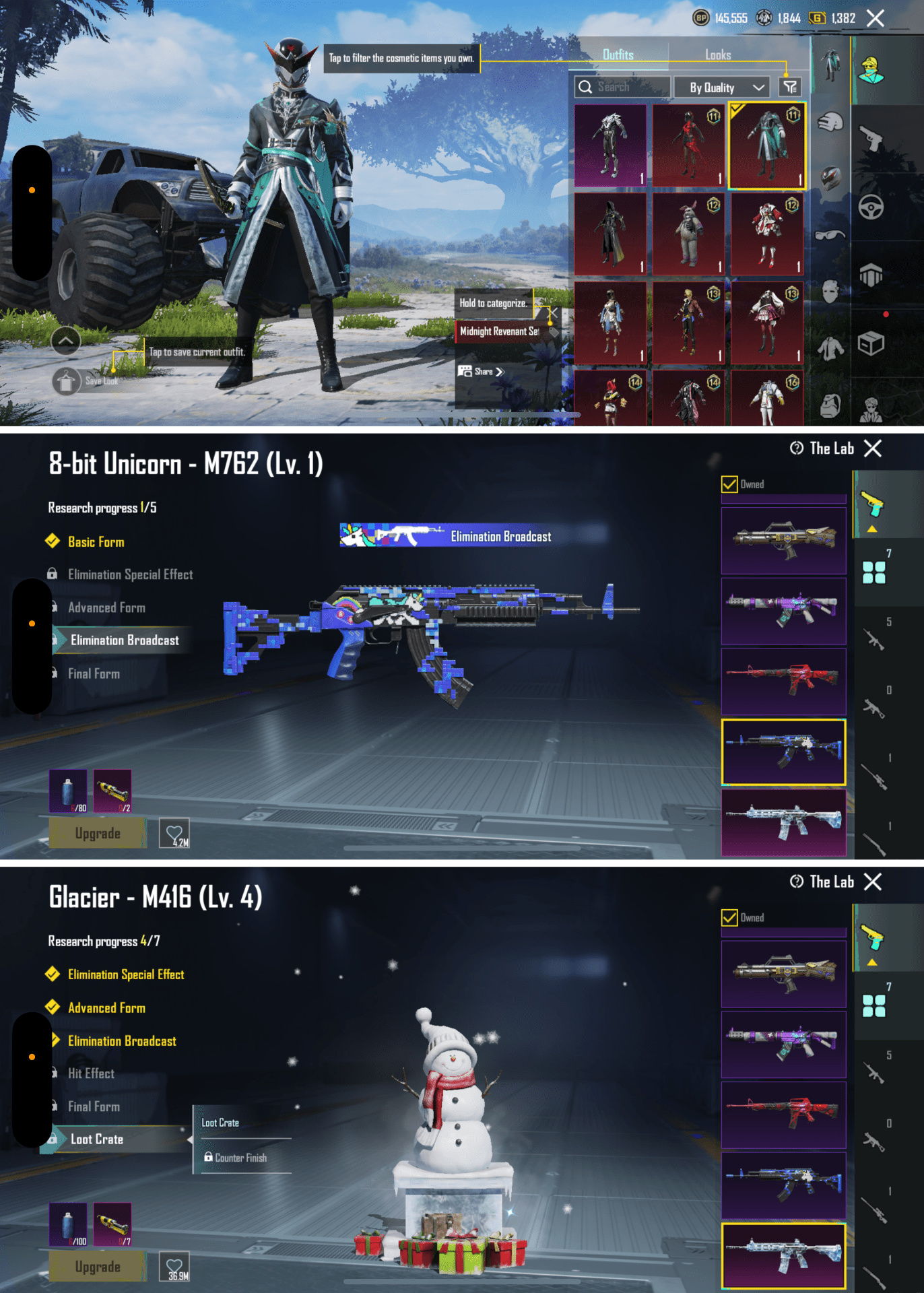Click the pistol category icon in The Lab

(873, 504)
